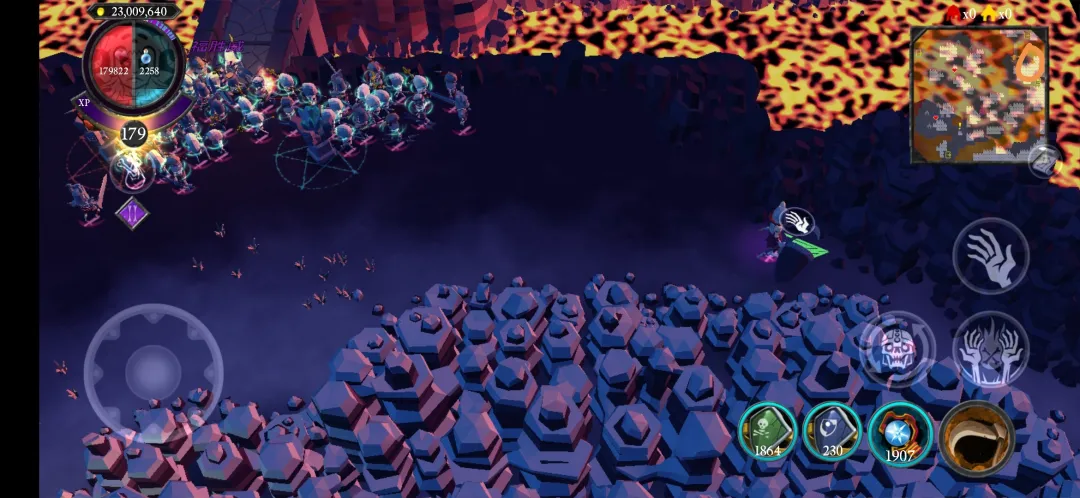Tap the scythe attack button
Image resolution: width=1080 pixels, height=498 pixels.
pos(976,437)
